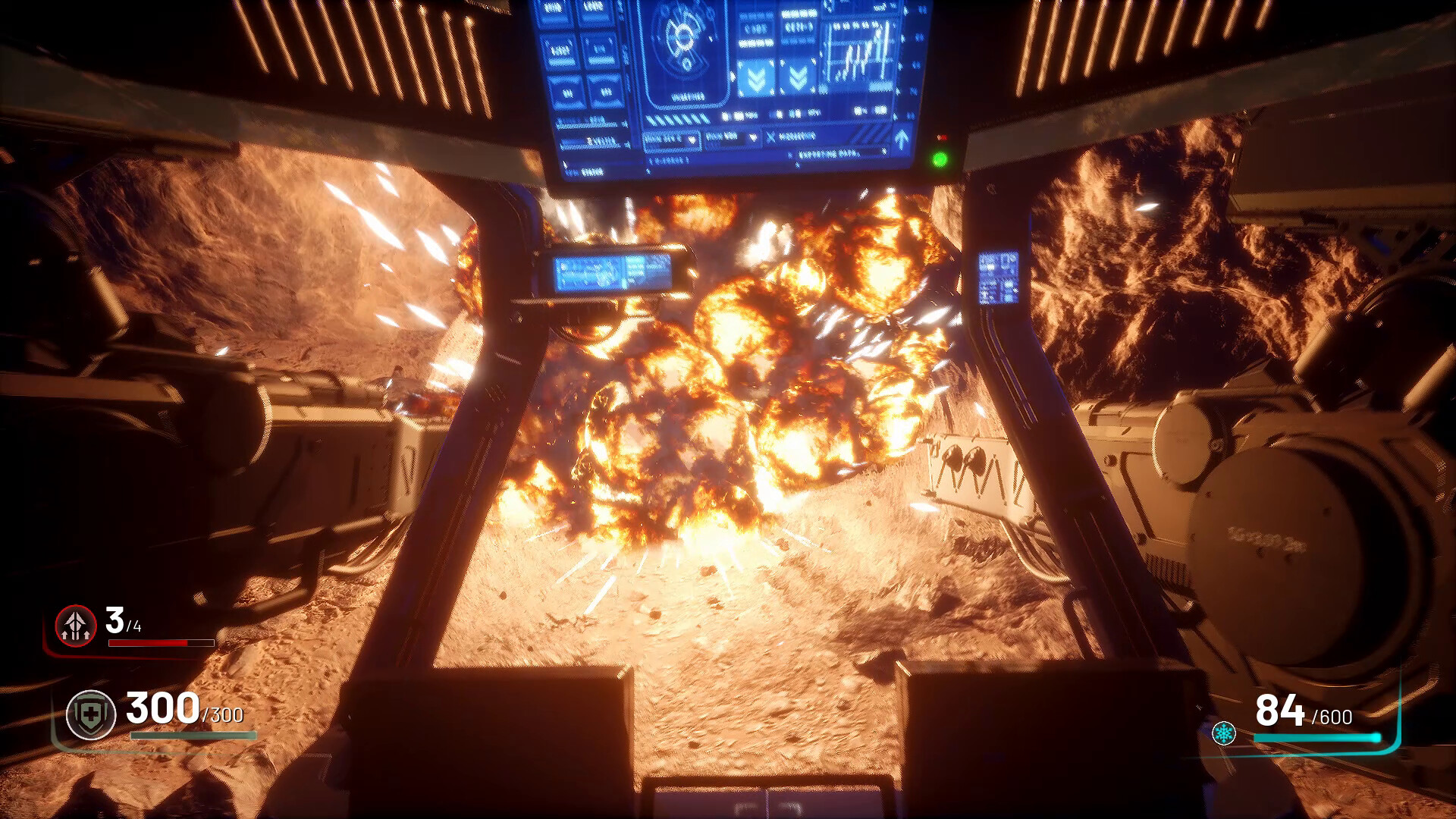This screenshot has width=1456, height=819.
Task: Select the missile salvo icon showing 3/4
Action: [x=74, y=627]
